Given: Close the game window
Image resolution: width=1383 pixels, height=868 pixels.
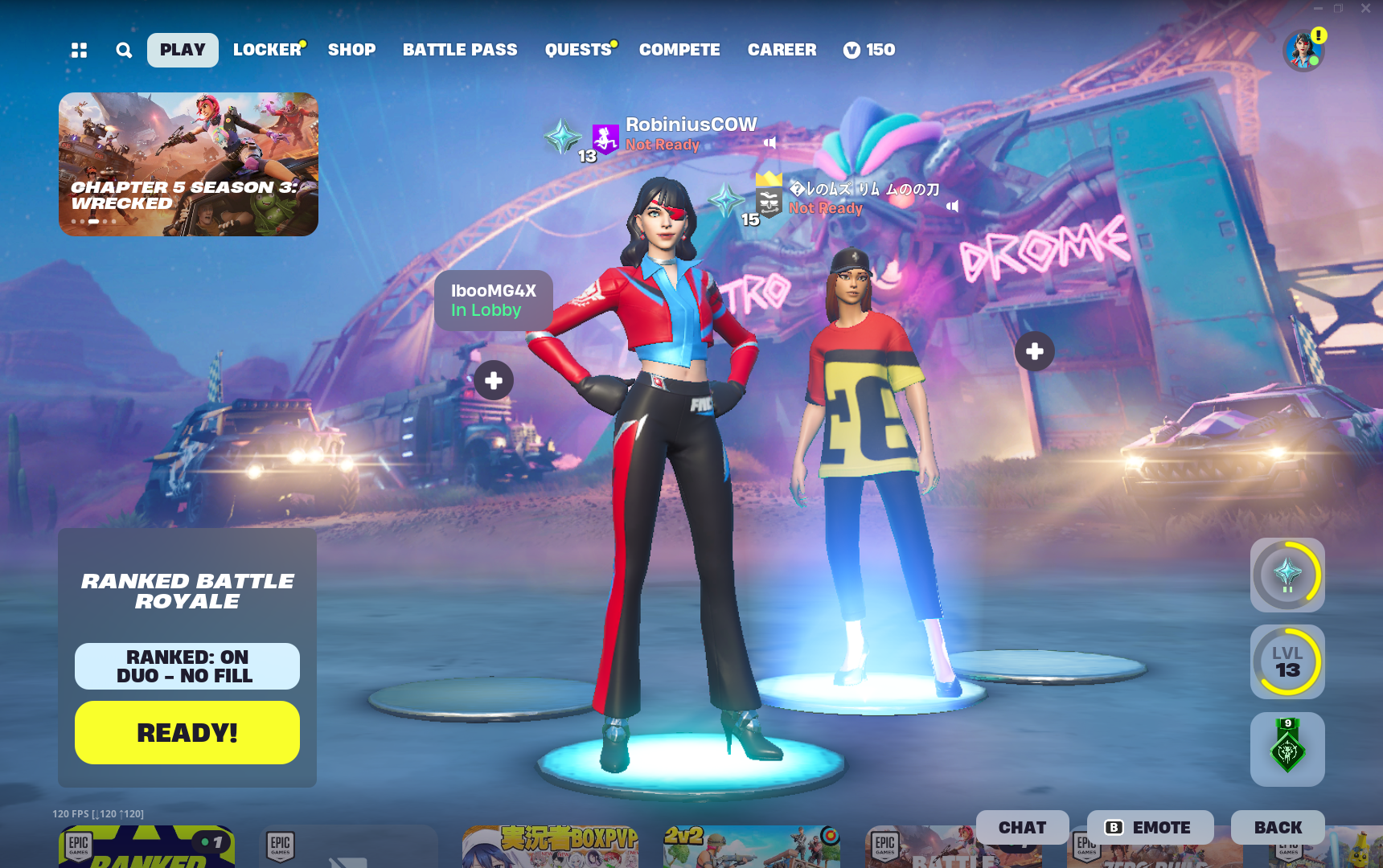Looking at the screenshot, I should pyautogui.click(x=1365, y=9).
